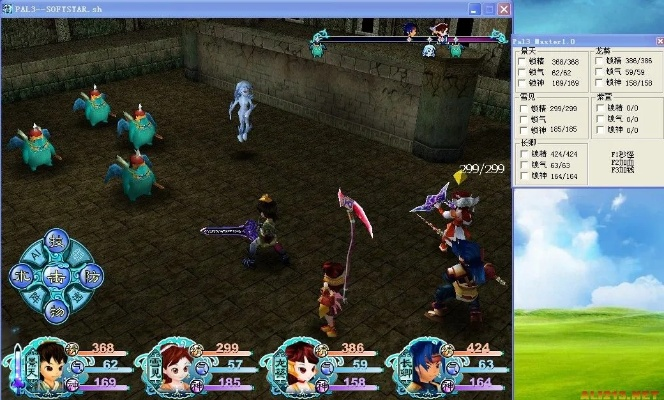This screenshot has width=664, height=400.
Task: Tick the 锁气 box under 雪见
Action: [522, 119]
